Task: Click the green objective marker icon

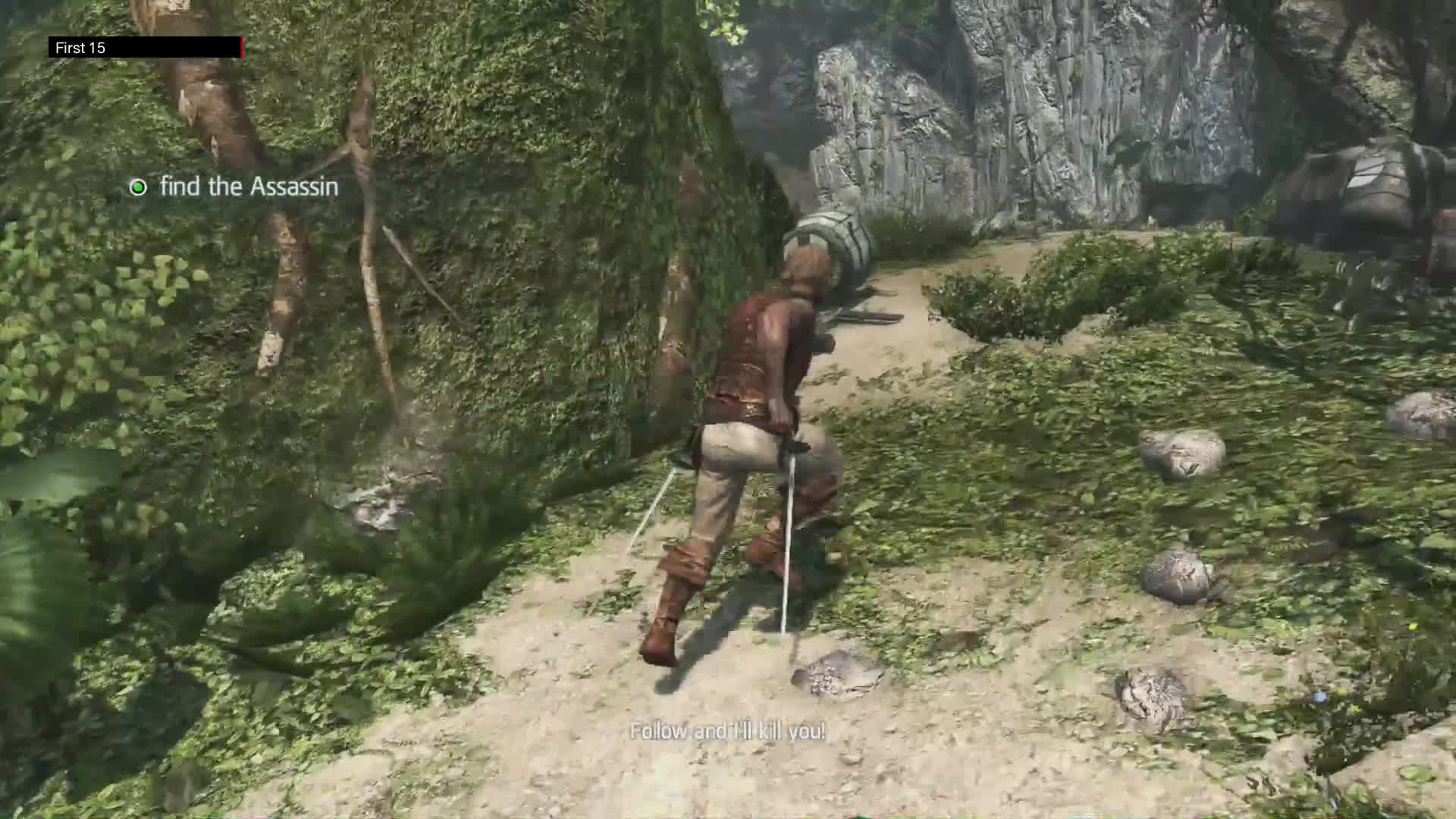Action: (x=137, y=187)
